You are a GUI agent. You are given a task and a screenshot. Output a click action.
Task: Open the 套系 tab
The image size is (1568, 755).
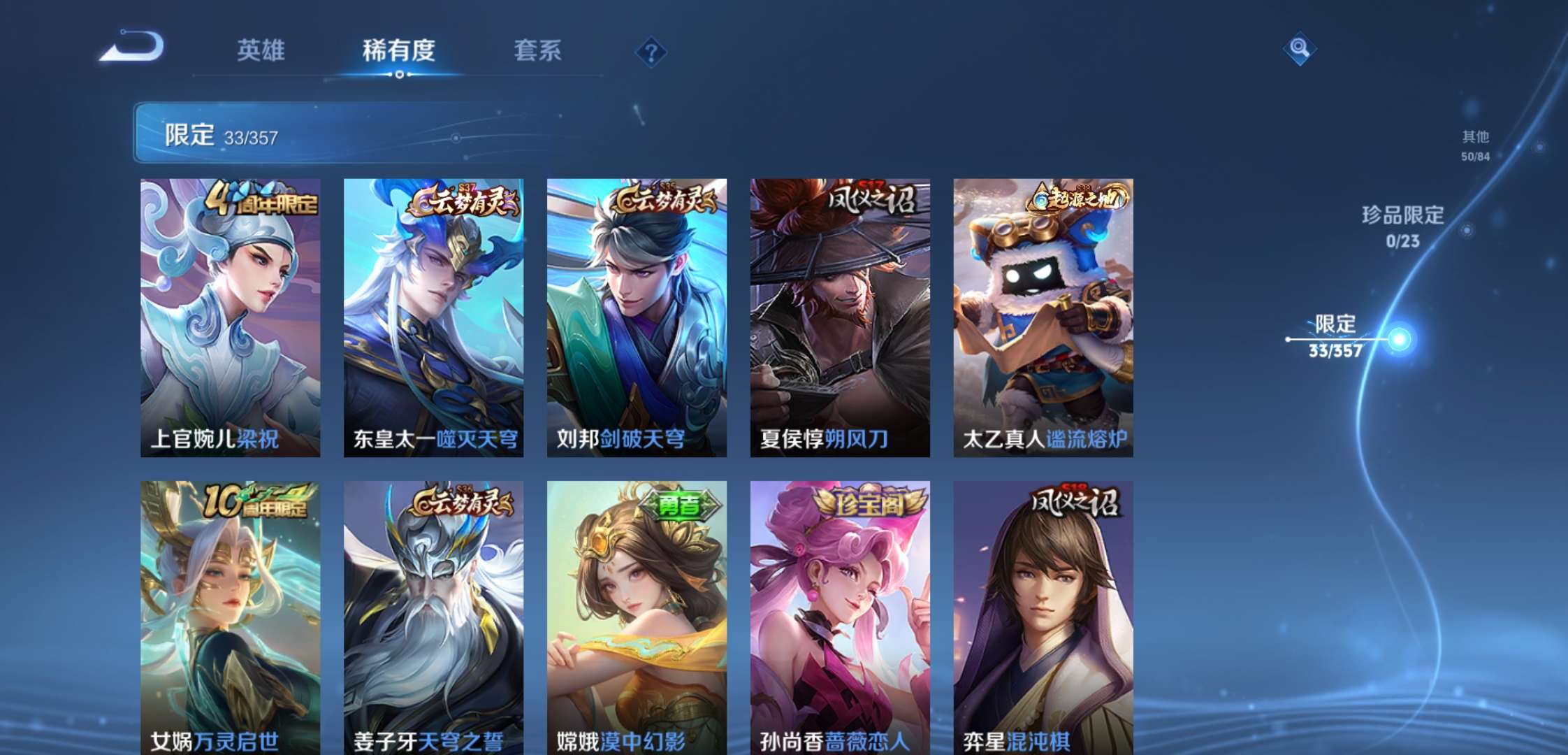pos(539,50)
